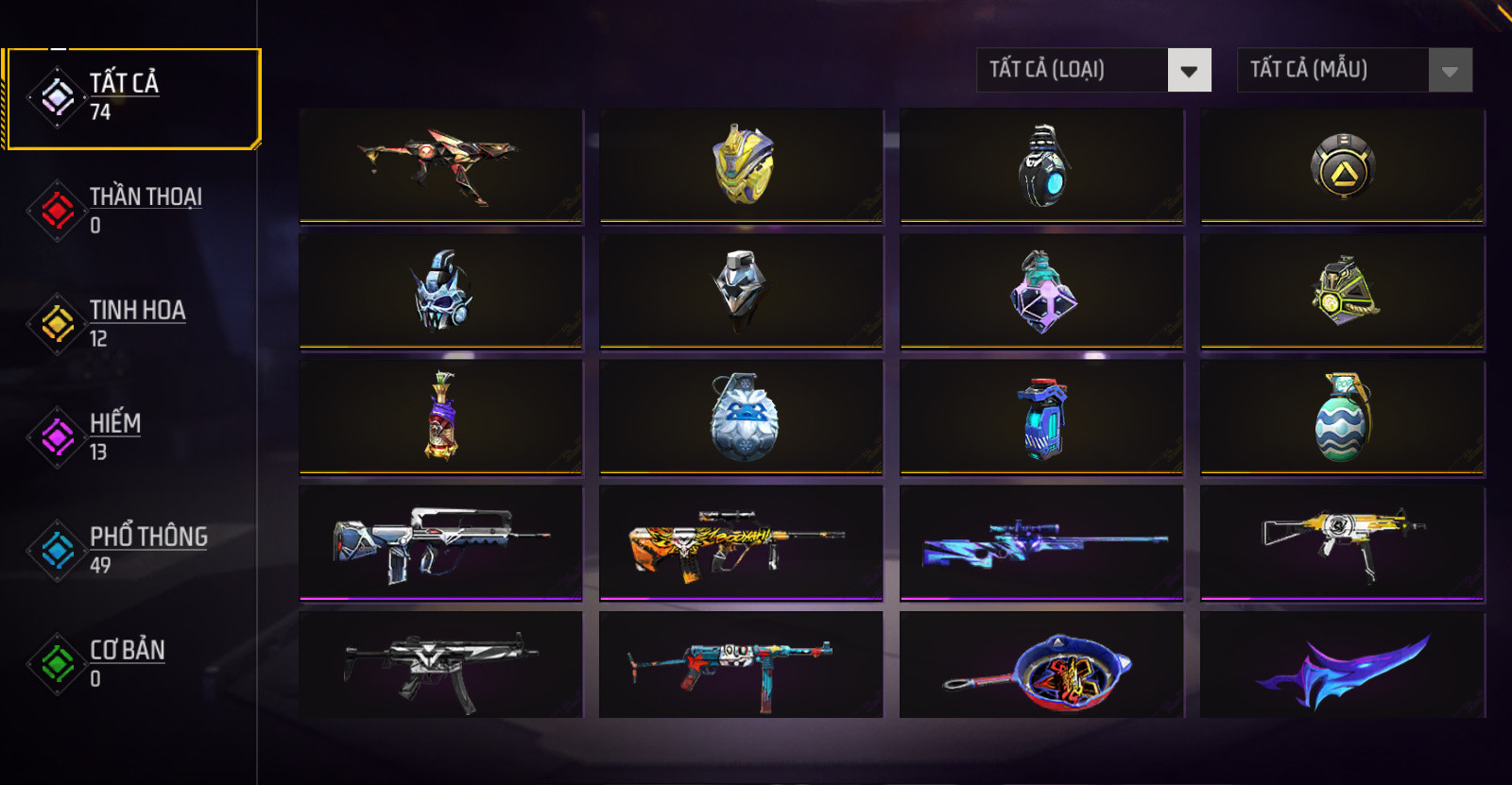Select the teal wave-pattern egg grenade
Screen dimensions: 1512x785
1342,417
